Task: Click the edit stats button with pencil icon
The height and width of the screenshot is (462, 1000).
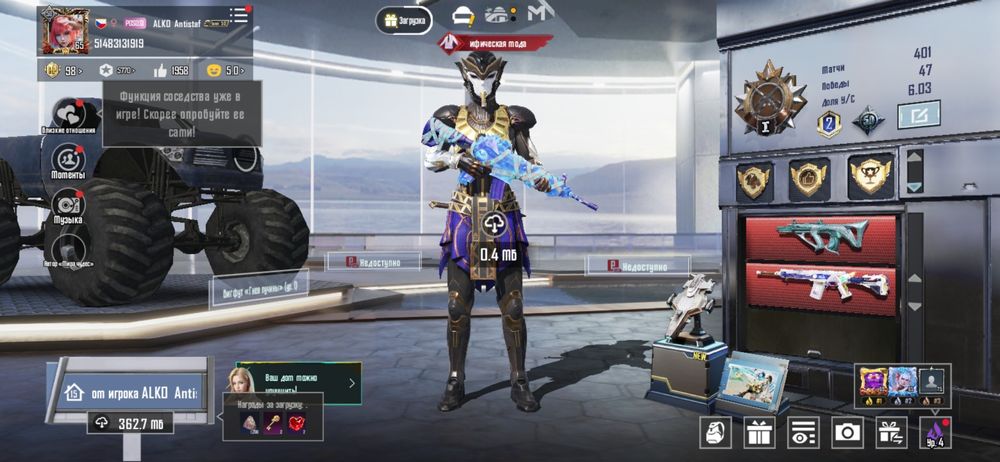Action: pos(918,115)
